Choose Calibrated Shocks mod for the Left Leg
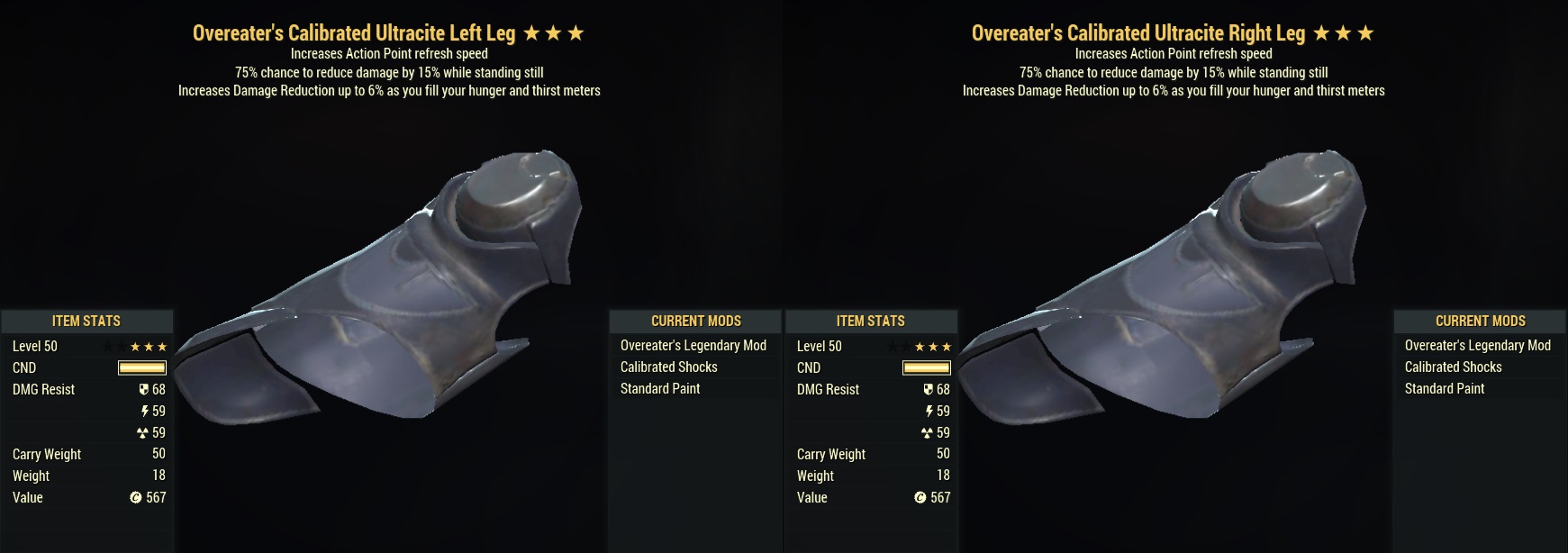The width and height of the screenshot is (1568, 553). [668, 367]
